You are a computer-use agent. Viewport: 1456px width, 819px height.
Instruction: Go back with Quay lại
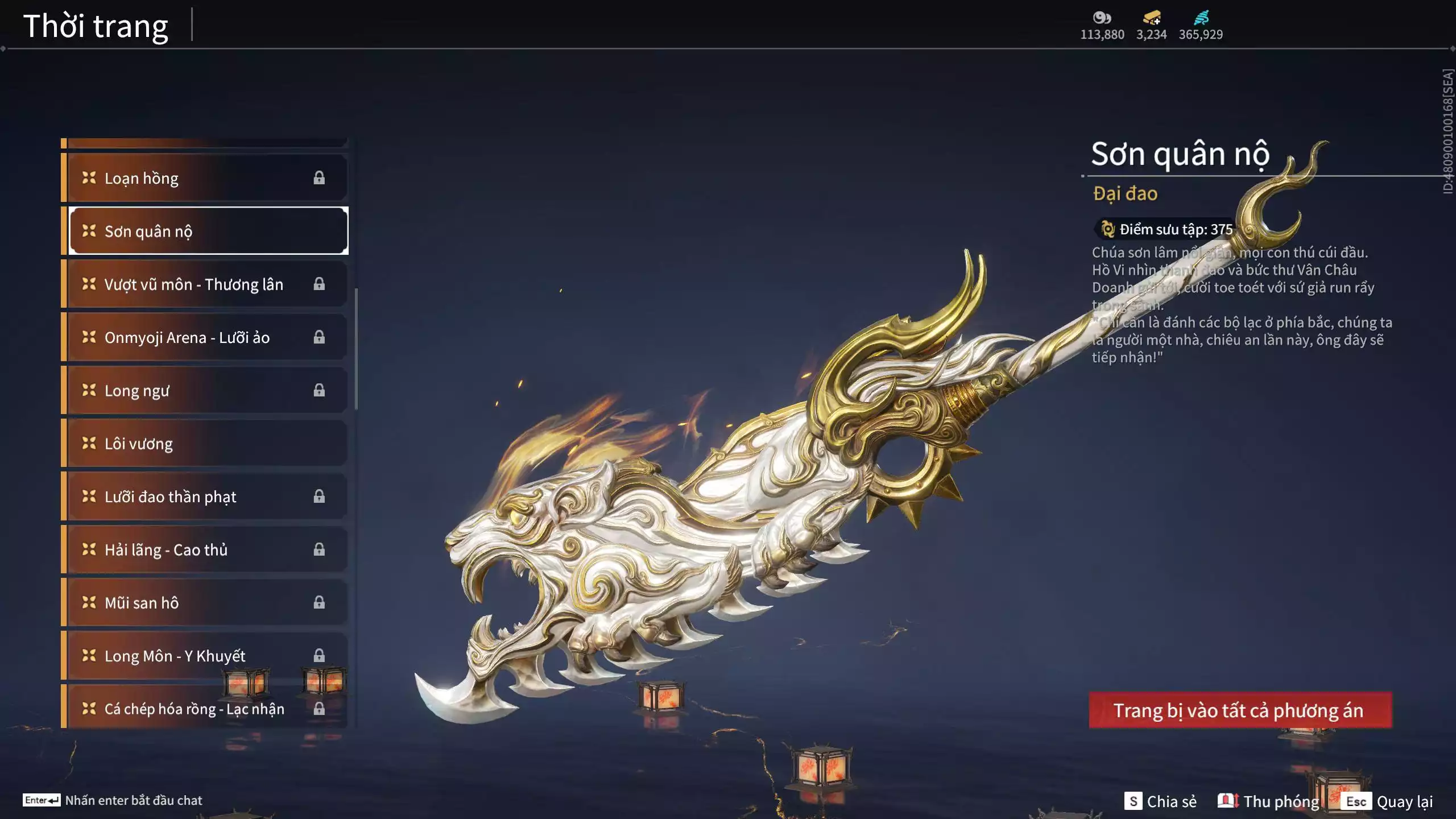coord(1389,801)
